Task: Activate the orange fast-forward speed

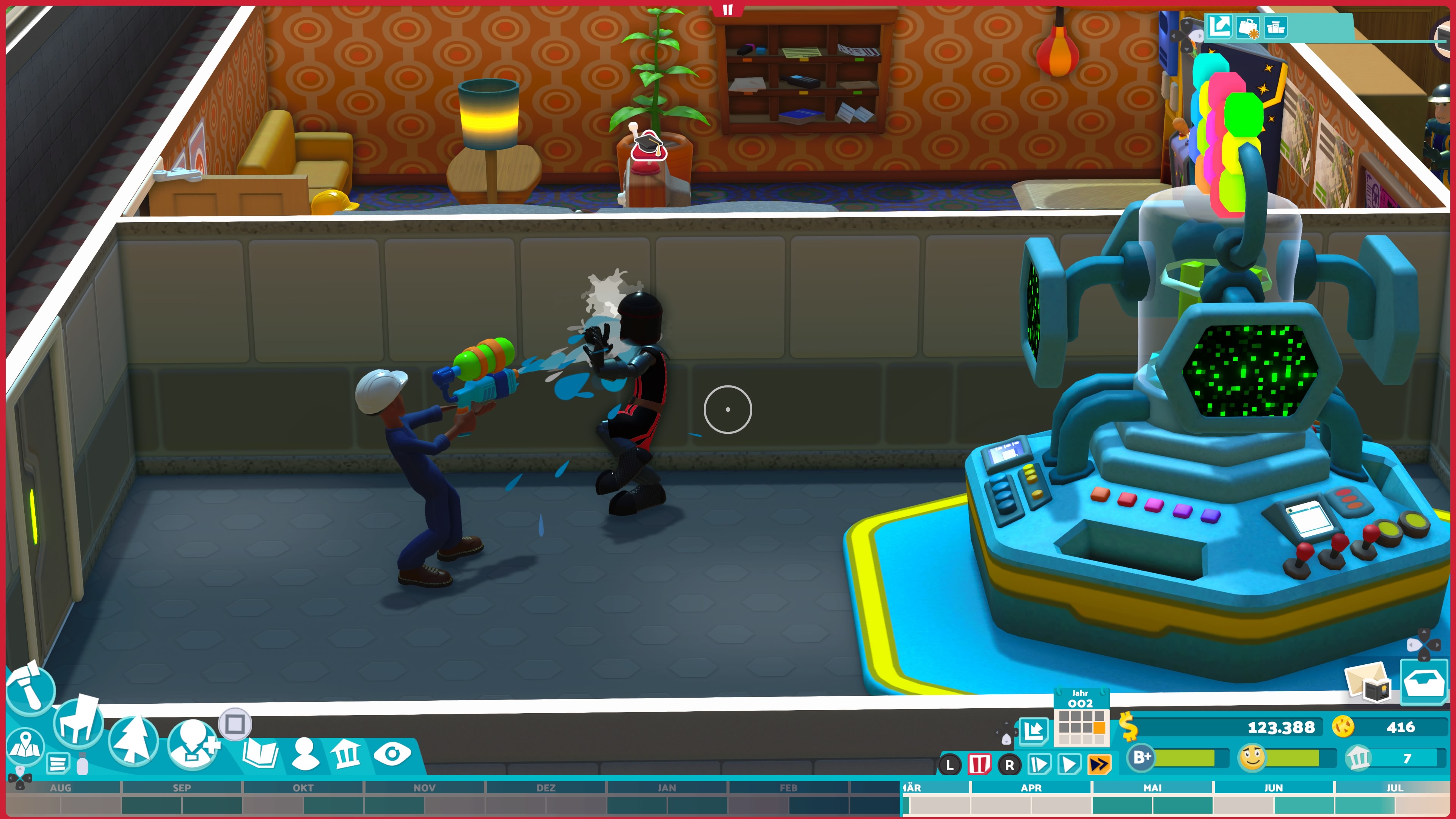Action: pos(1099,765)
